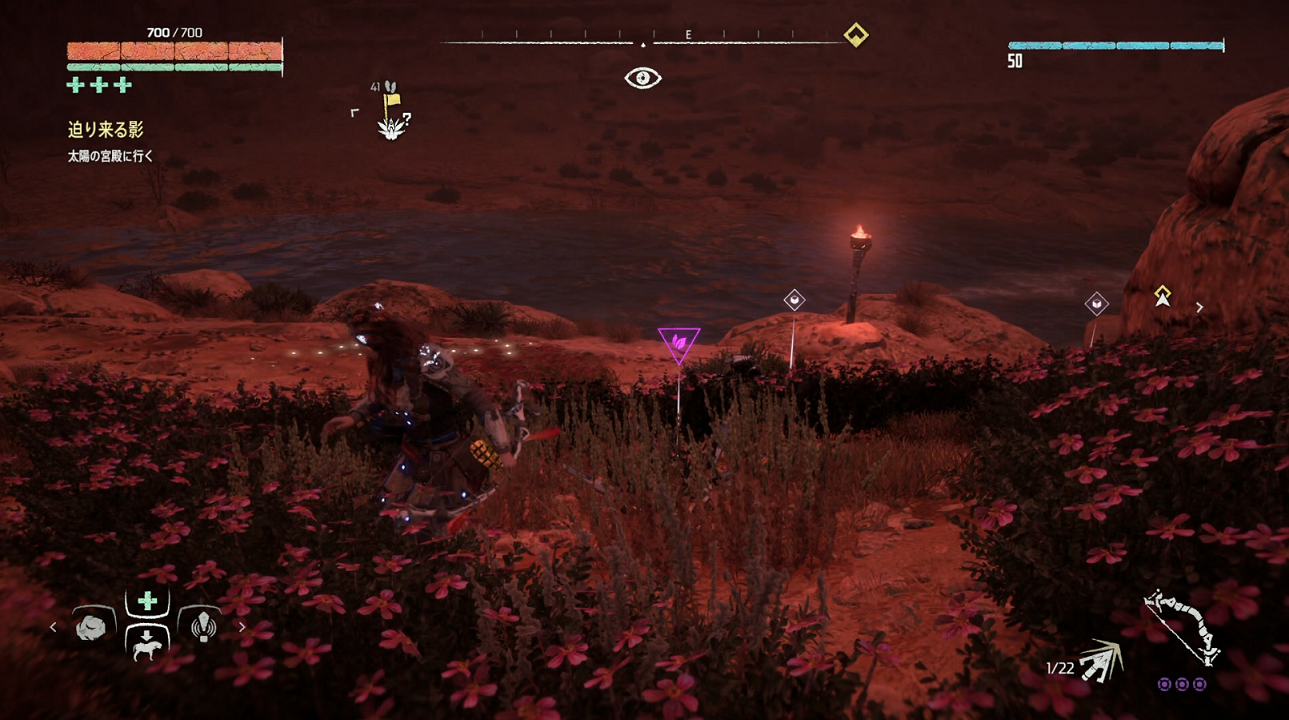Click the yellow flag waypoint marker
Viewport: 1289px width, 720px height.
click(392, 100)
